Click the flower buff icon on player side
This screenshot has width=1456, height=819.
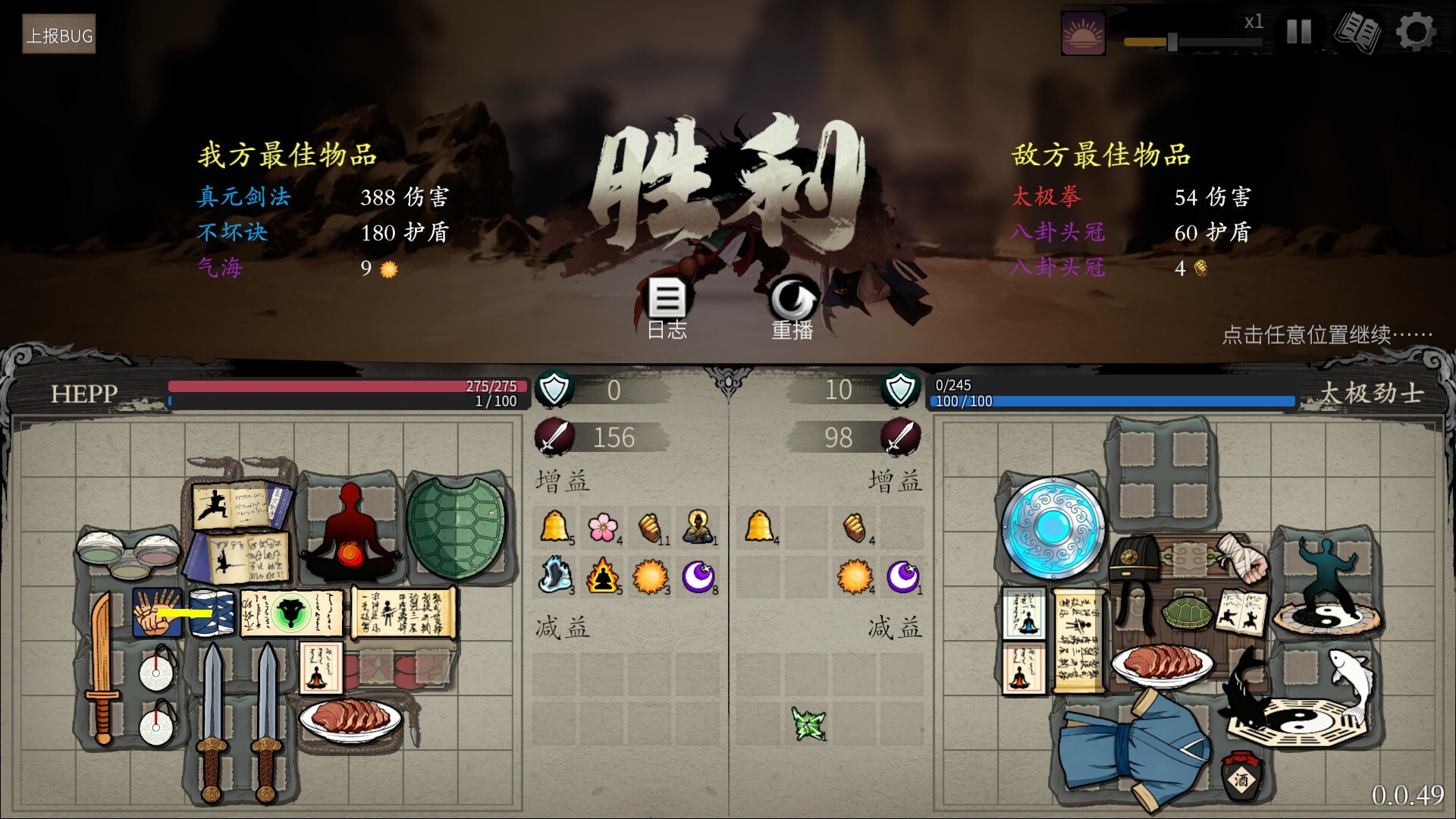(x=604, y=527)
